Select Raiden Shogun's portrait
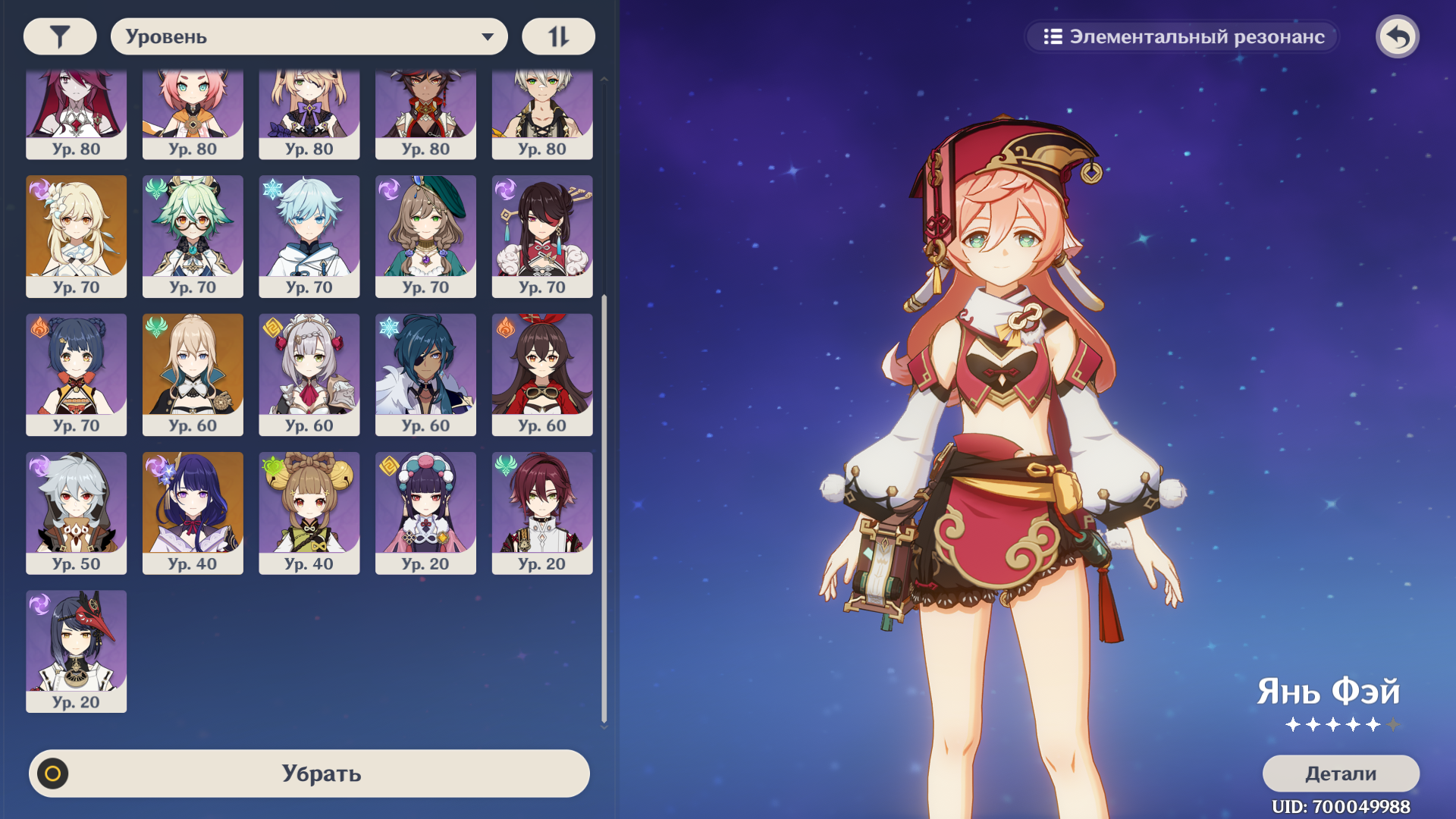The width and height of the screenshot is (1456, 819). (x=193, y=512)
